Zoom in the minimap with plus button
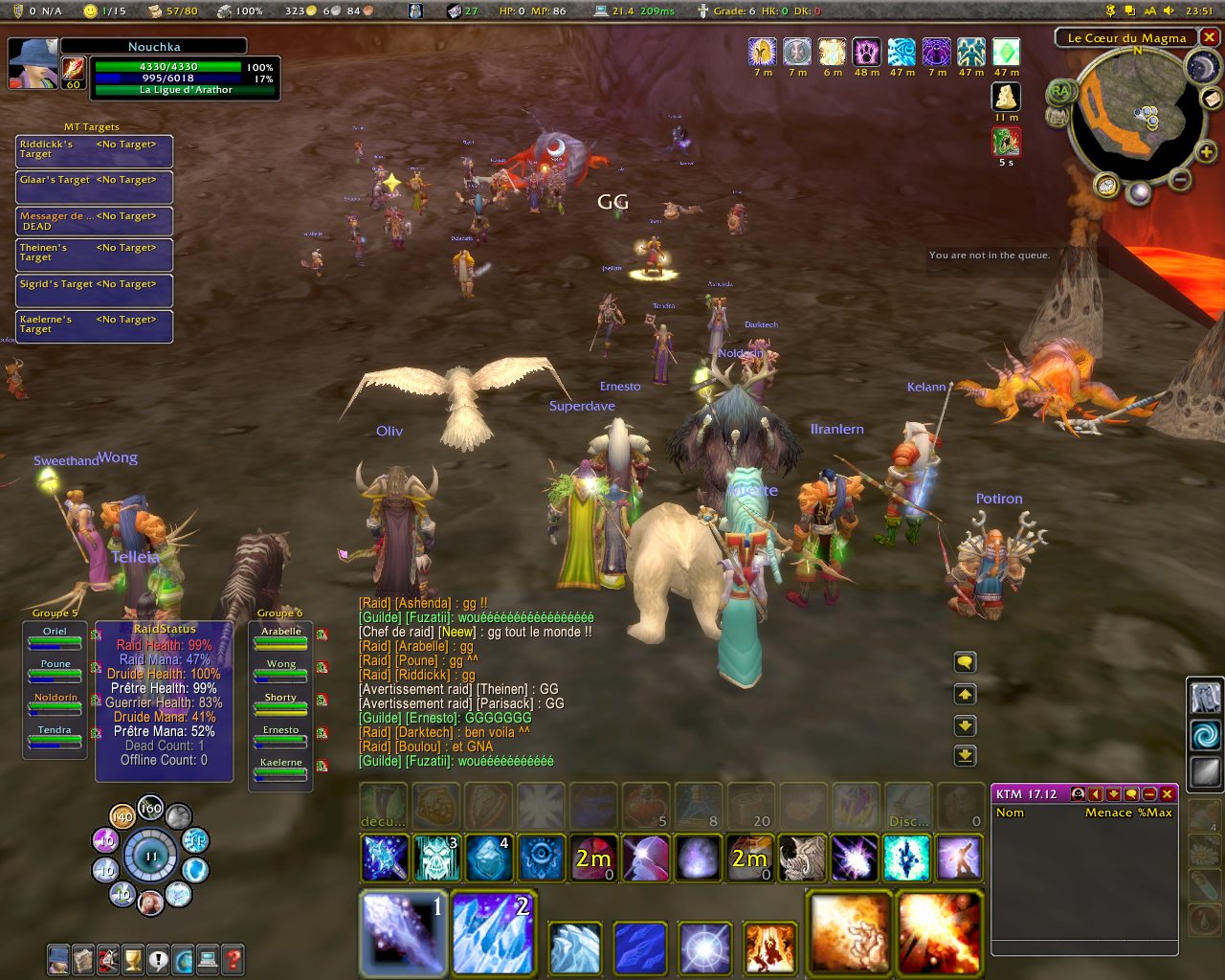1225x980 pixels. (1207, 152)
